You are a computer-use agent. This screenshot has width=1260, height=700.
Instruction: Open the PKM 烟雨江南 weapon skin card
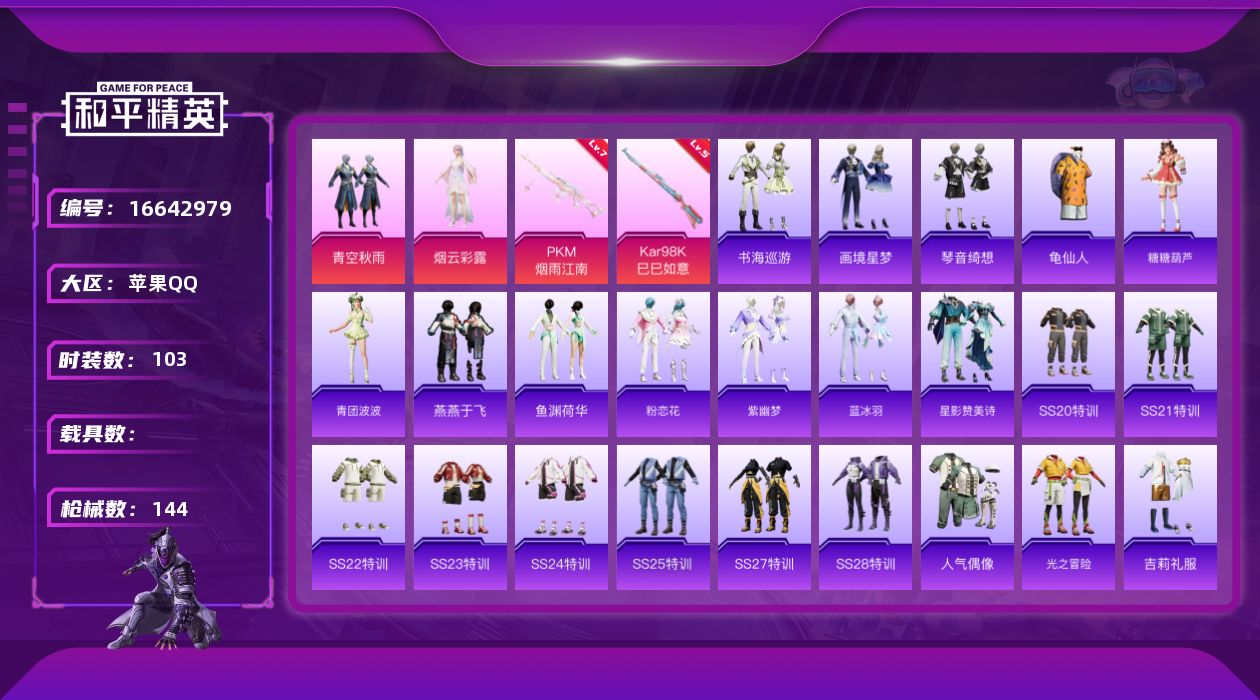tap(561, 211)
